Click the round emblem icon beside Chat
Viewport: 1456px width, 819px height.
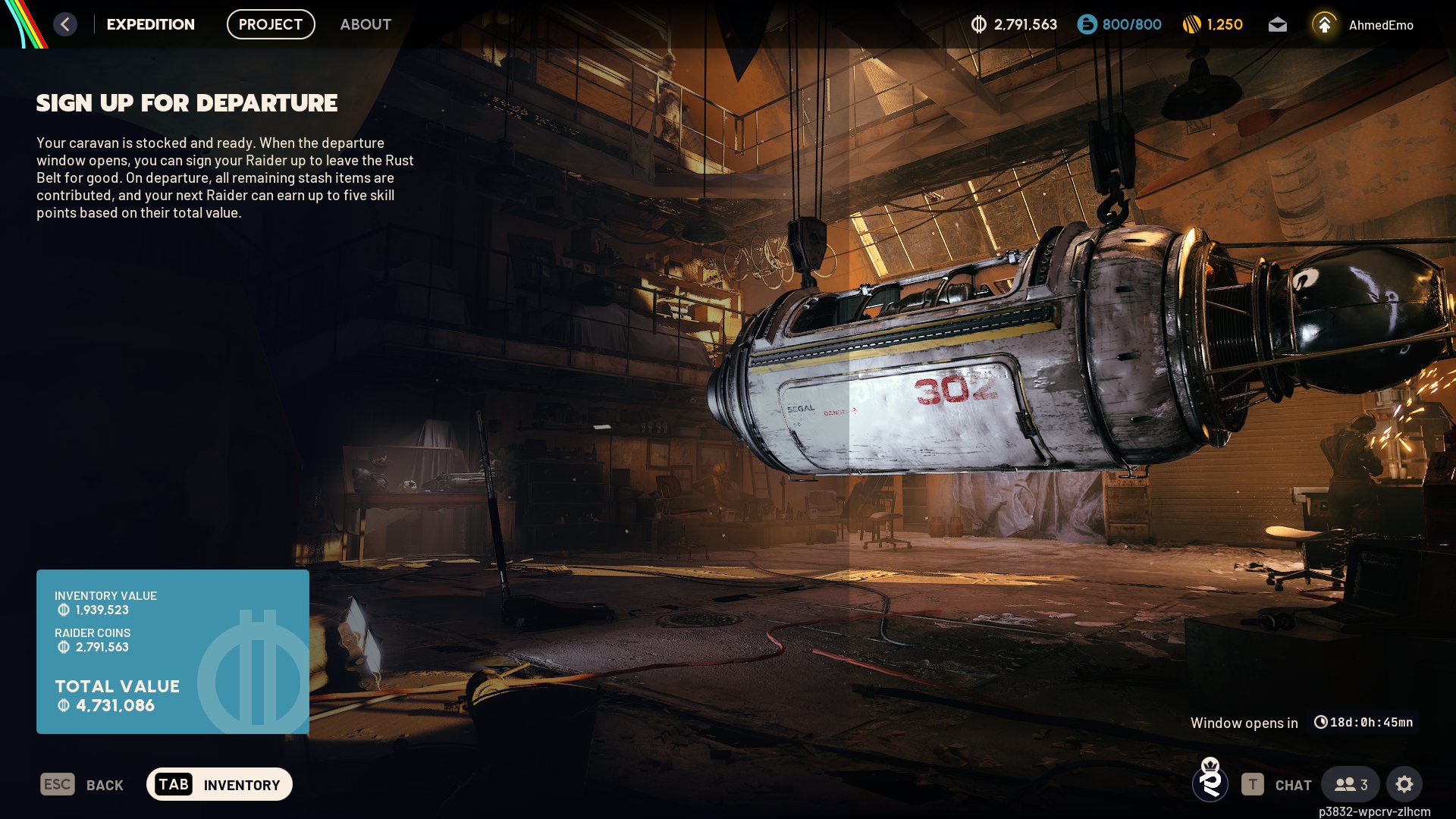1210,782
